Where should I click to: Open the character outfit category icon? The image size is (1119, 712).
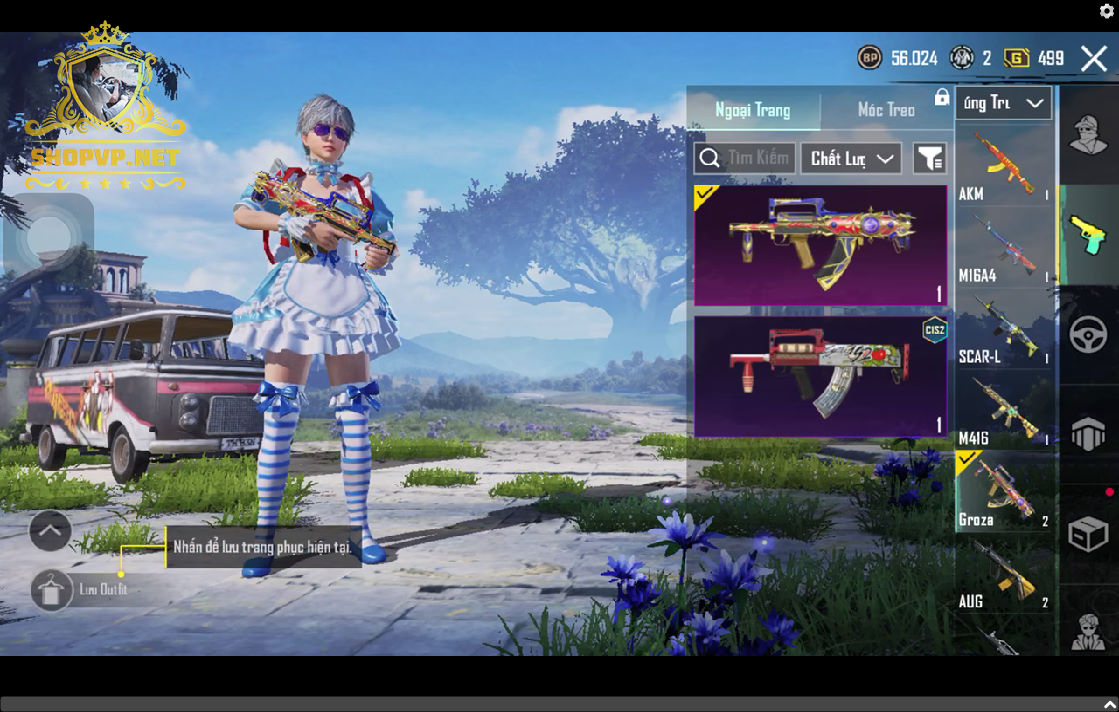(1088, 135)
